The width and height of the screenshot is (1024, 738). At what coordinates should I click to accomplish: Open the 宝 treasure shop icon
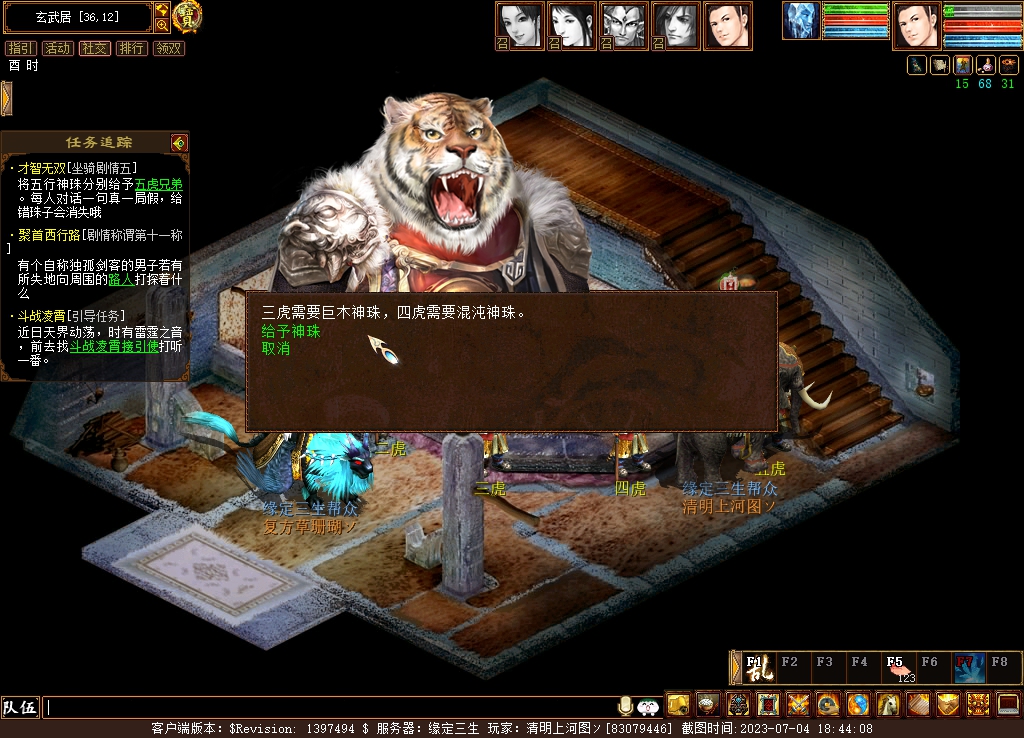pyautogui.click(x=186, y=16)
